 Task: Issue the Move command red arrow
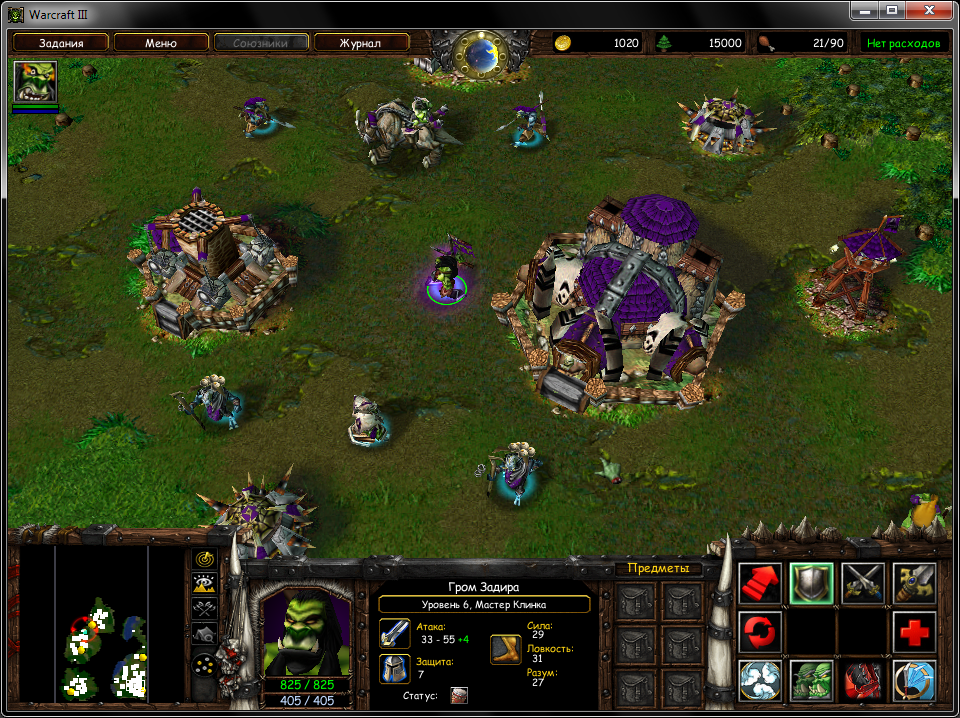pyautogui.click(x=761, y=583)
